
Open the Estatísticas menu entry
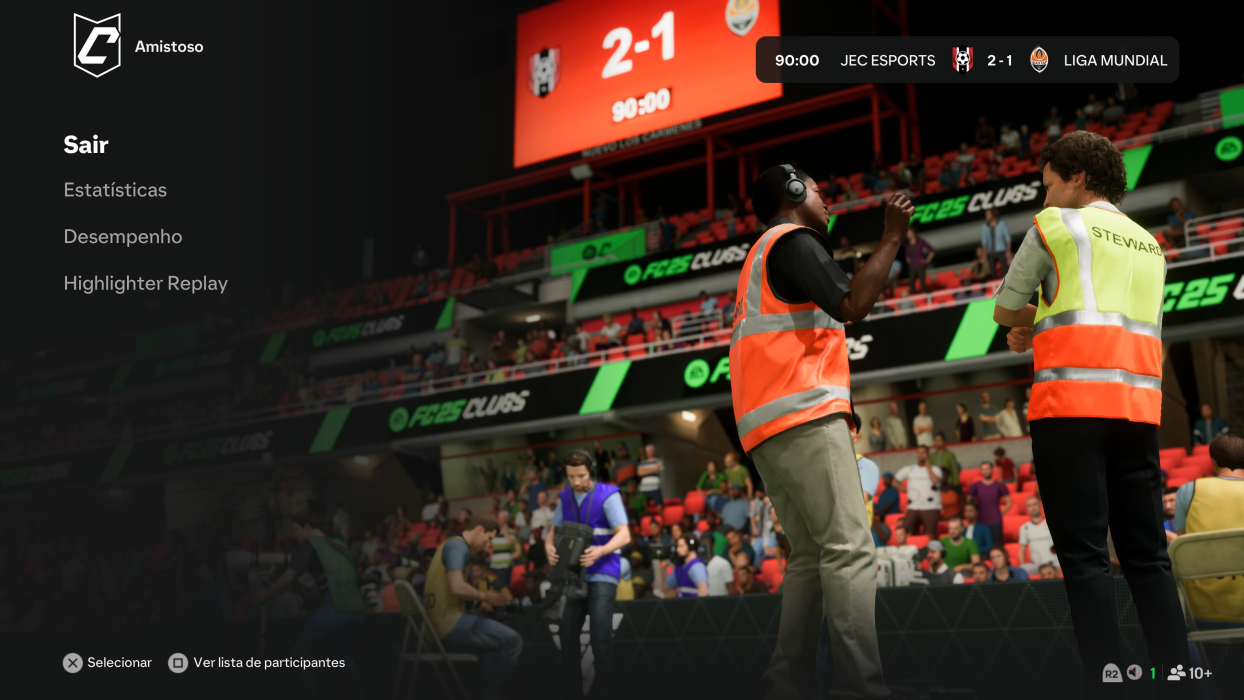(115, 190)
